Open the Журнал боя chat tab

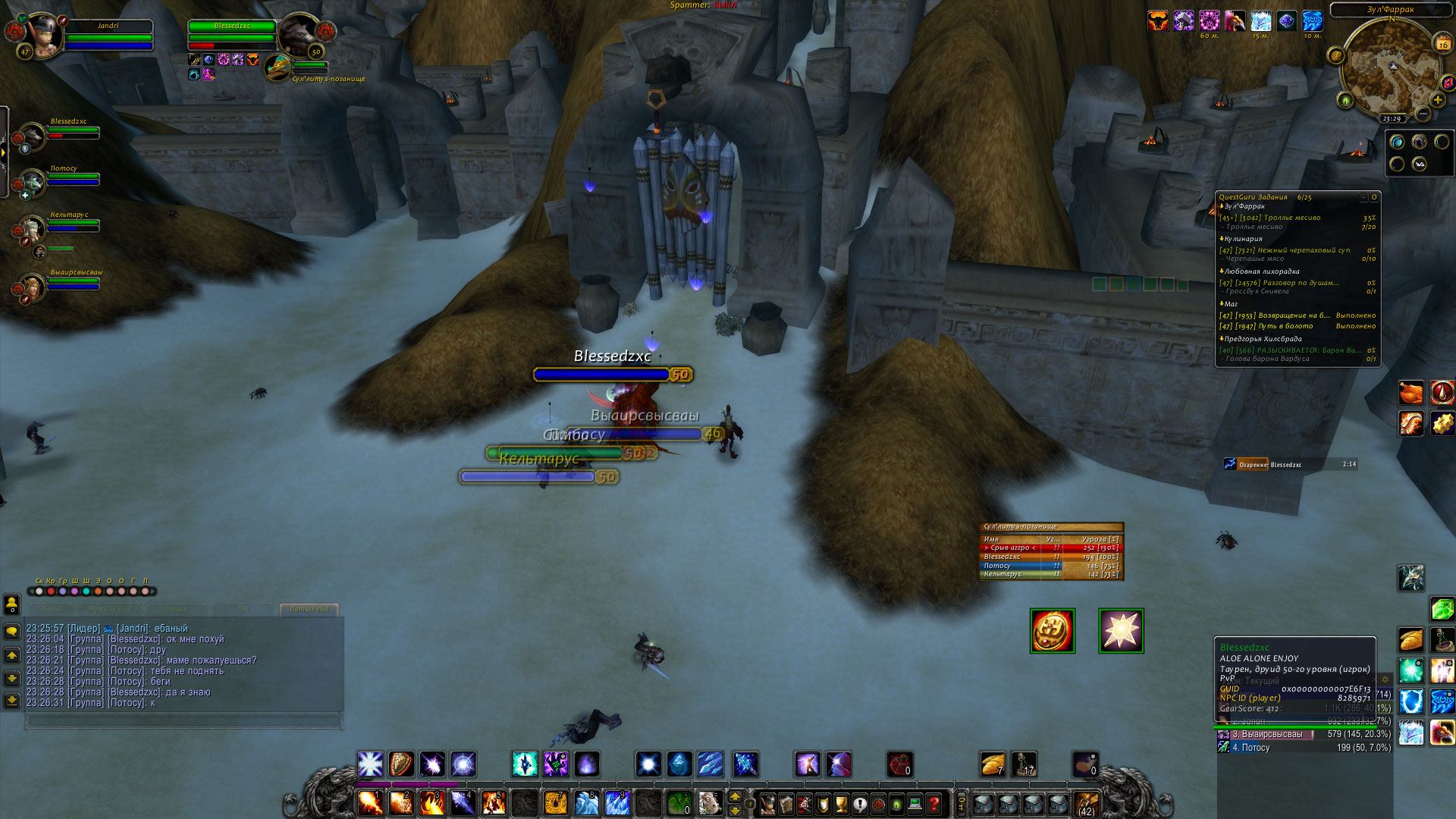click(110, 609)
